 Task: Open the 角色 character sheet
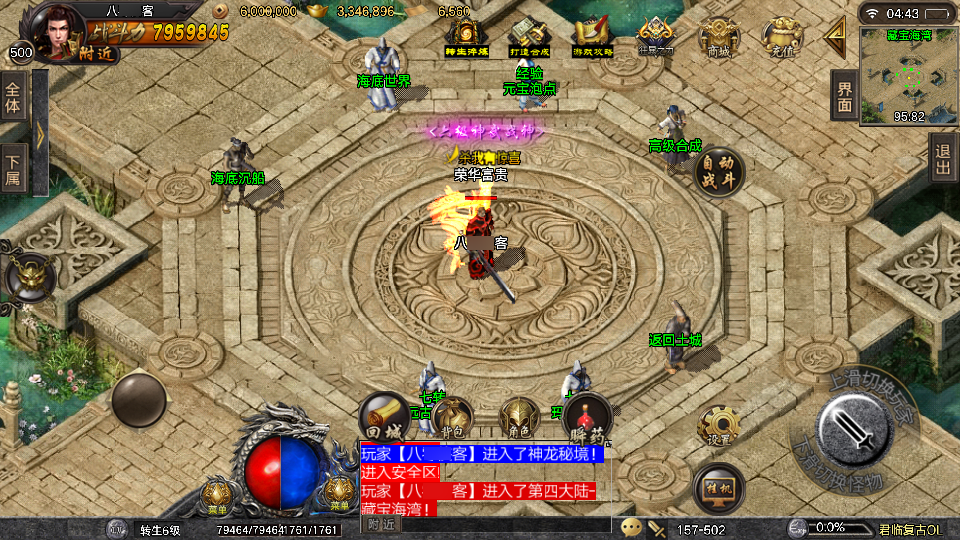coord(520,416)
